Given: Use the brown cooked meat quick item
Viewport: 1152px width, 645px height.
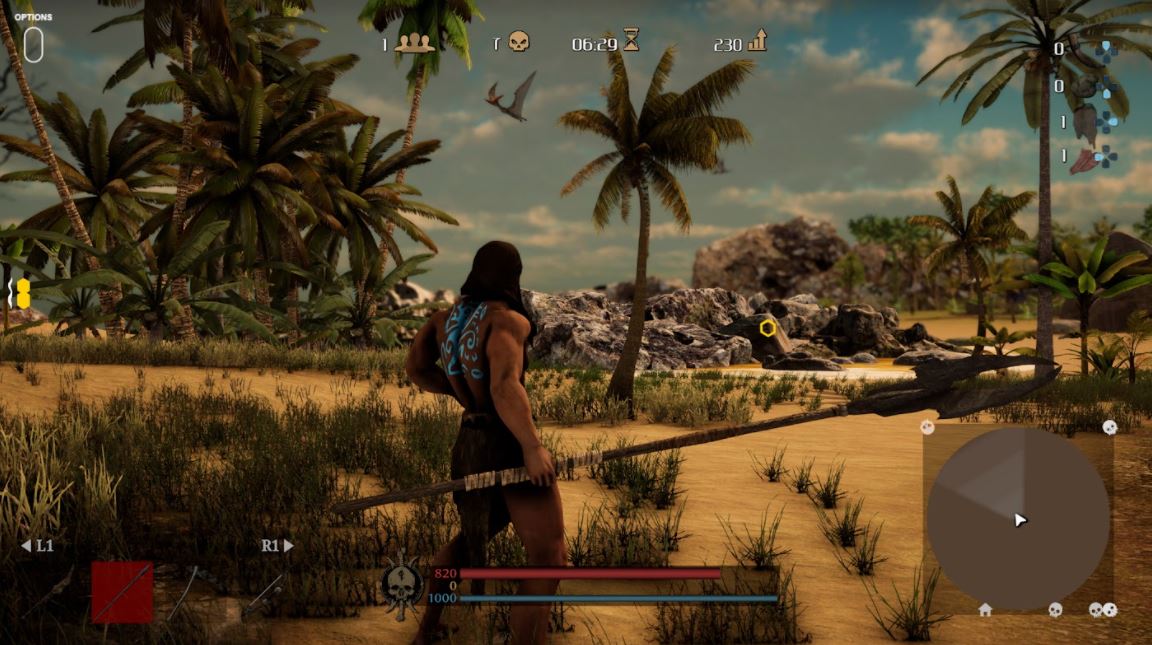Looking at the screenshot, I should click(x=1085, y=123).
